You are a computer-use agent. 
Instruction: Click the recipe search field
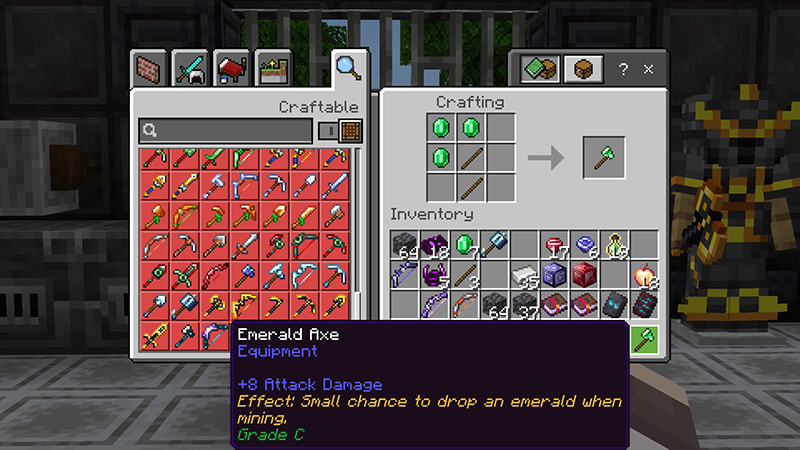(x=226, y=130)
